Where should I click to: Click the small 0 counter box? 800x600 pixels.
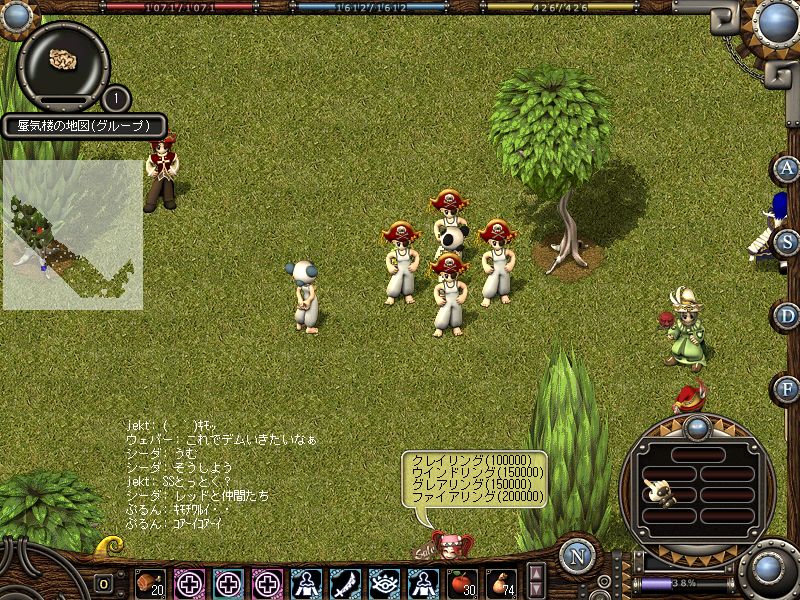103,583
